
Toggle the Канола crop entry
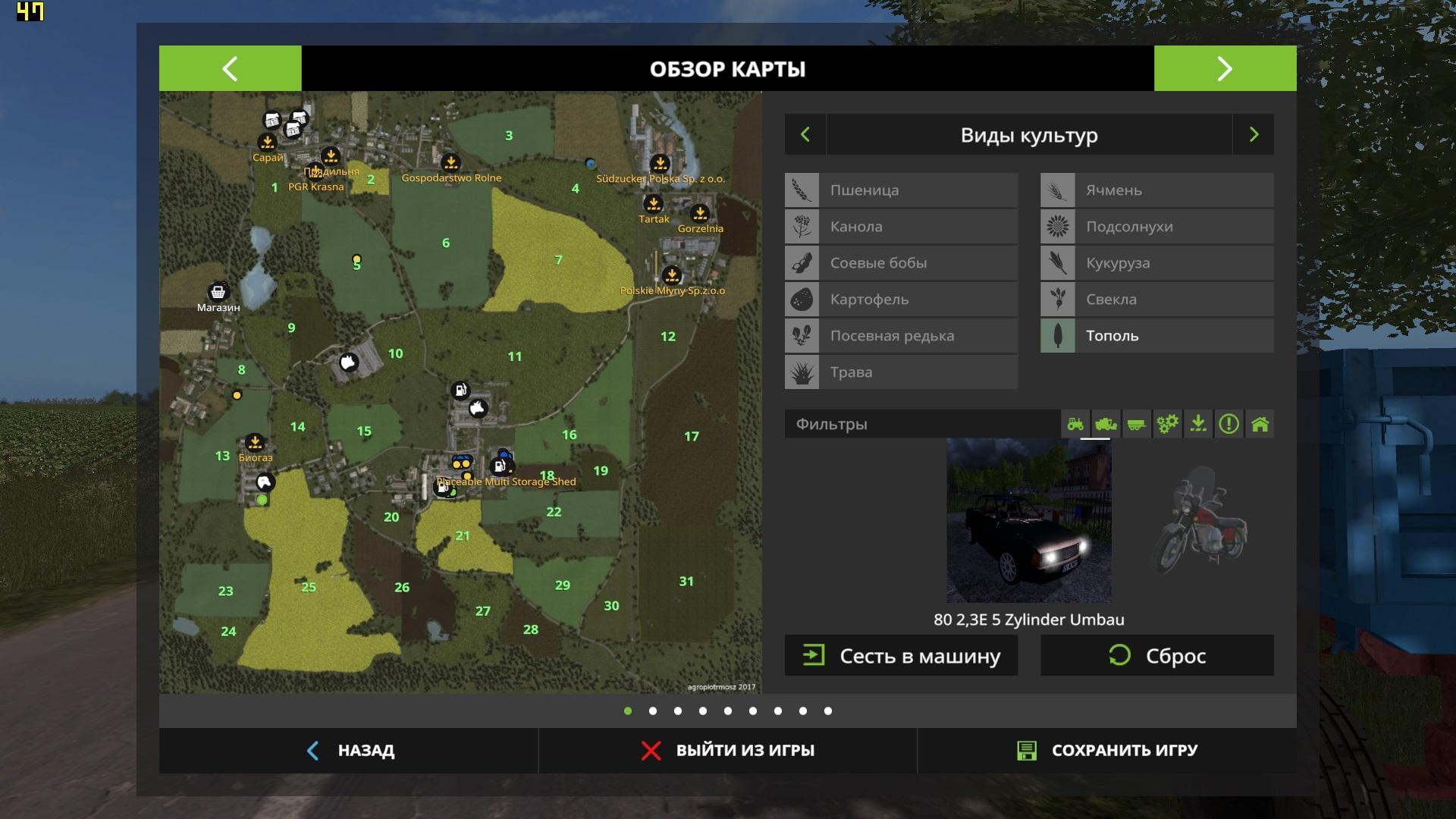click(x=901, y=227)
